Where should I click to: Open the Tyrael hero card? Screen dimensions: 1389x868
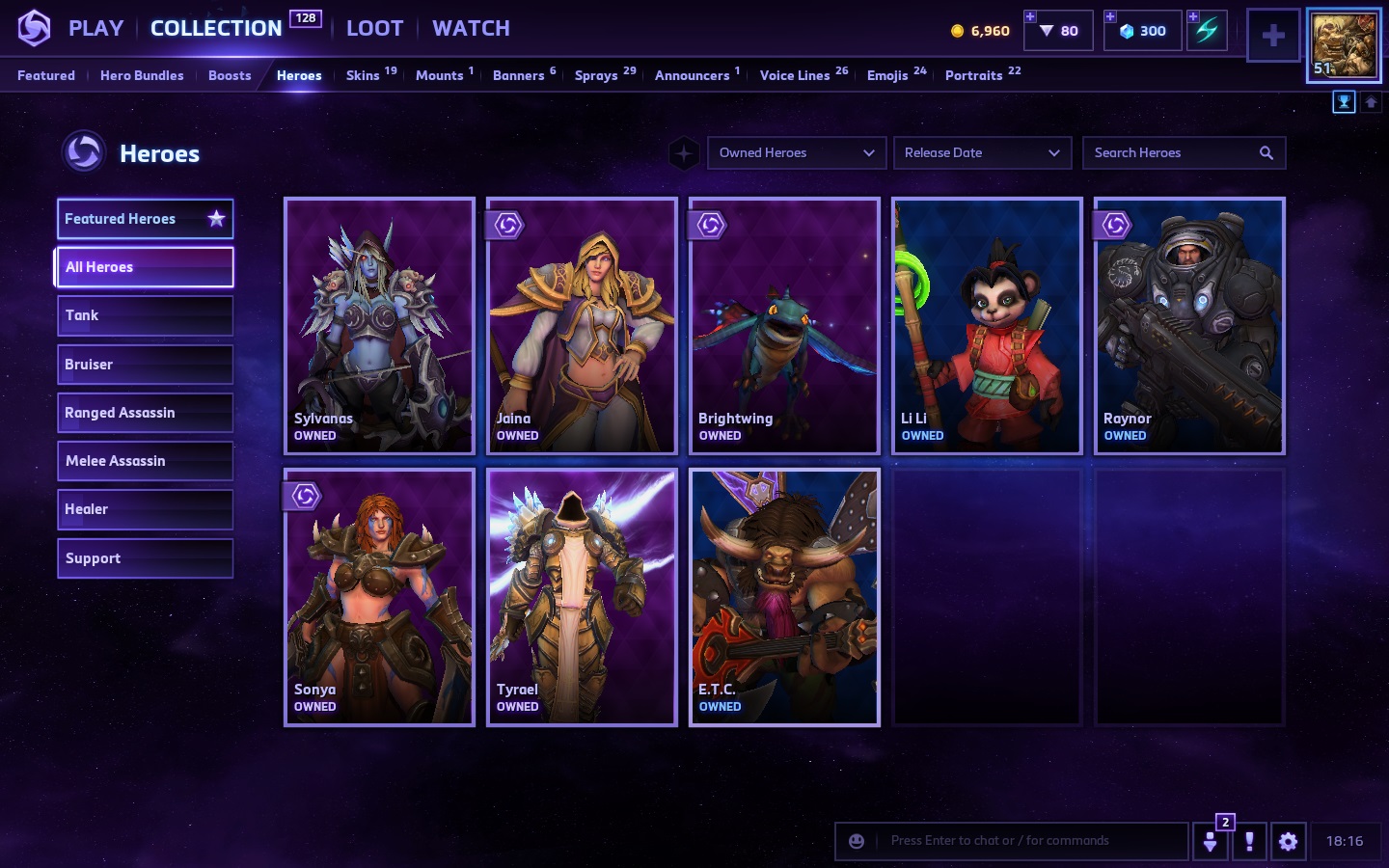click(582, 597)
